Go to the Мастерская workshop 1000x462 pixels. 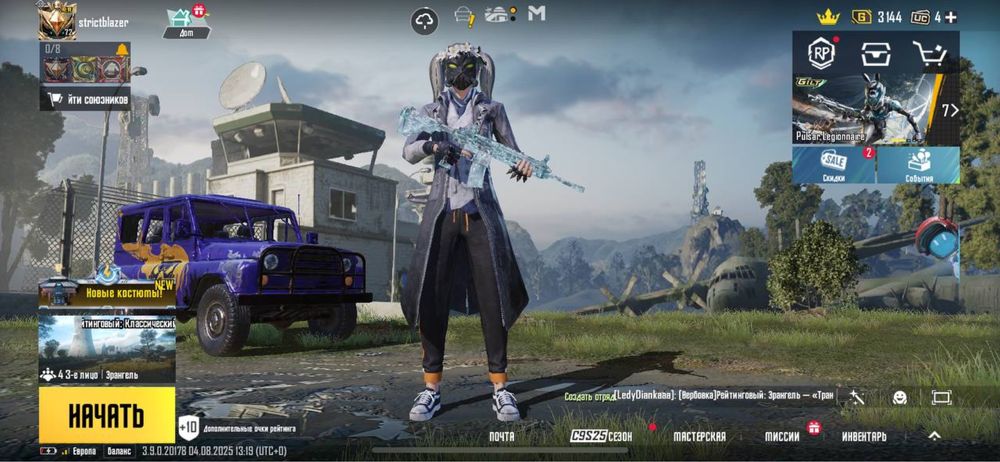(x=699, y=437)
